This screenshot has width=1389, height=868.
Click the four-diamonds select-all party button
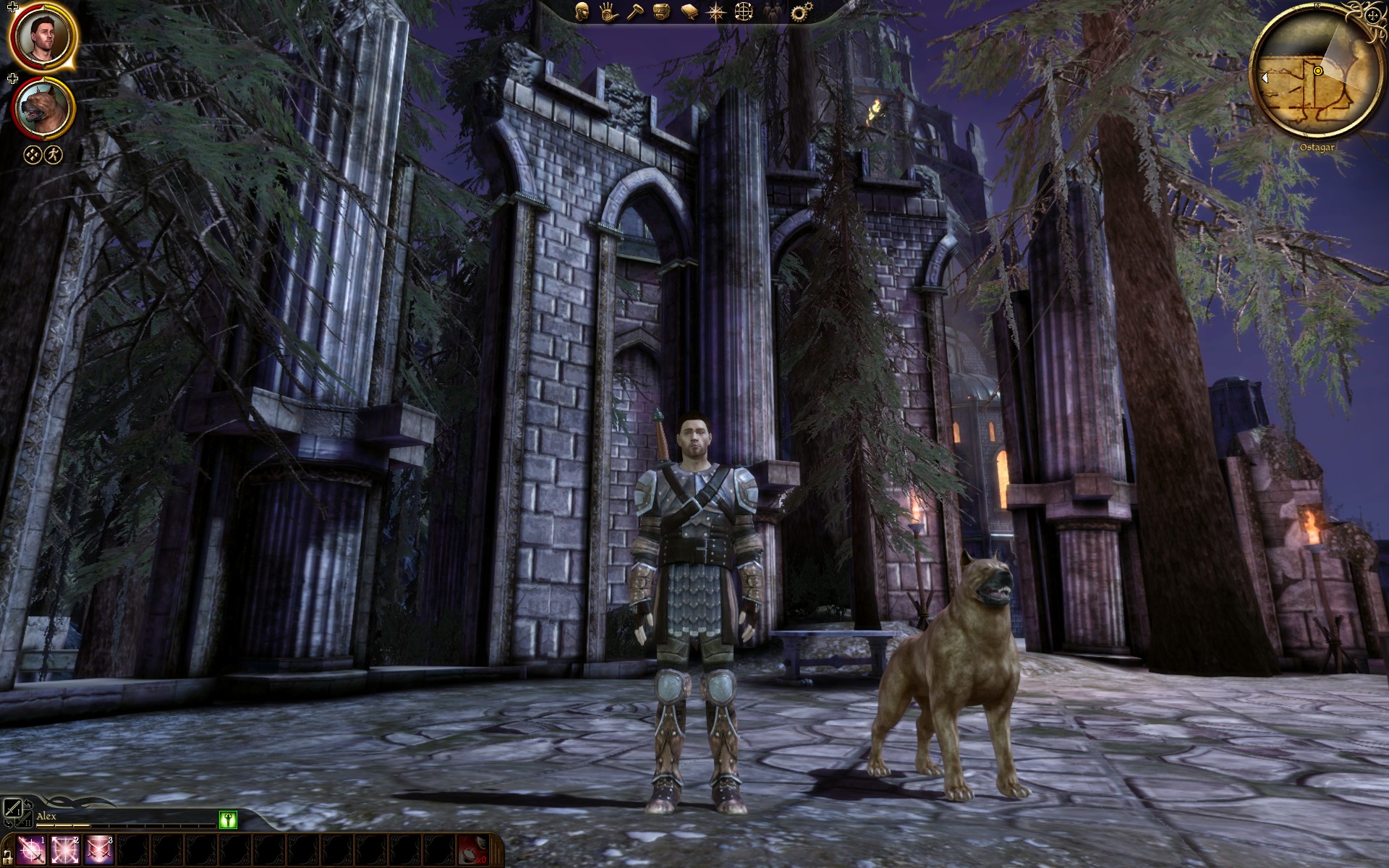pyautogui.click(x=33, y=154)
